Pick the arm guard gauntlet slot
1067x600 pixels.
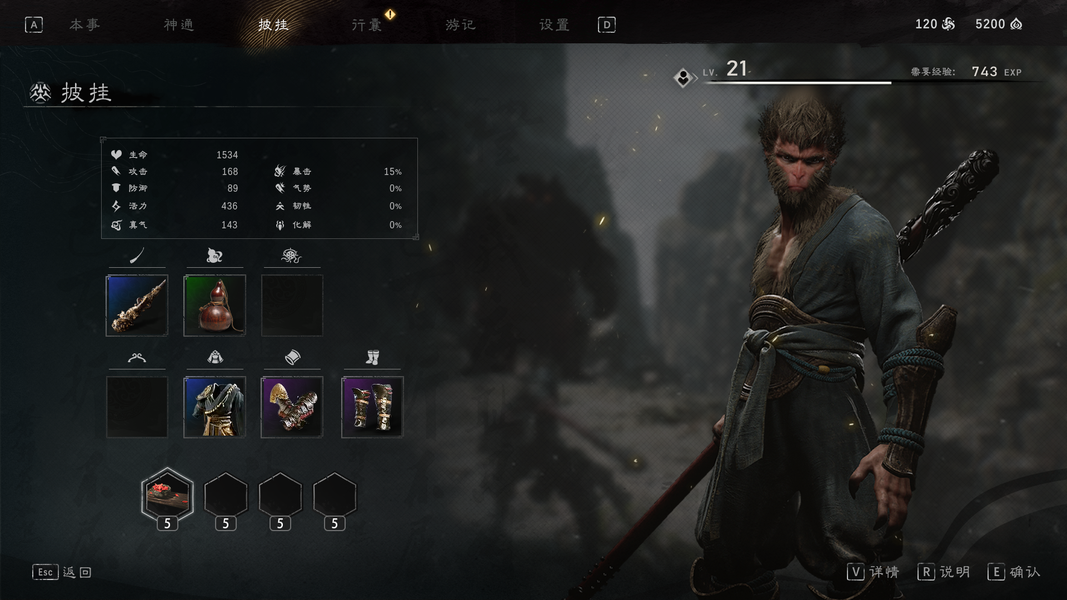[x=292, y=407]
